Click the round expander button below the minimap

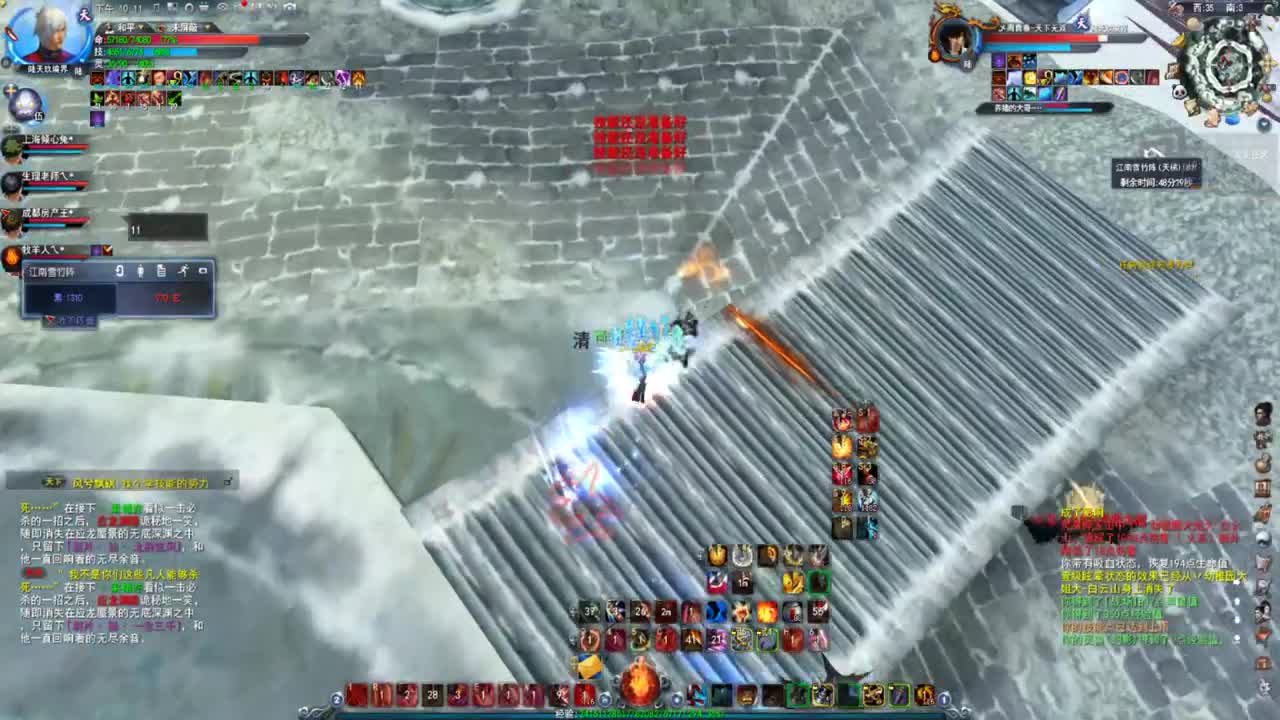tap(1263, 124)
